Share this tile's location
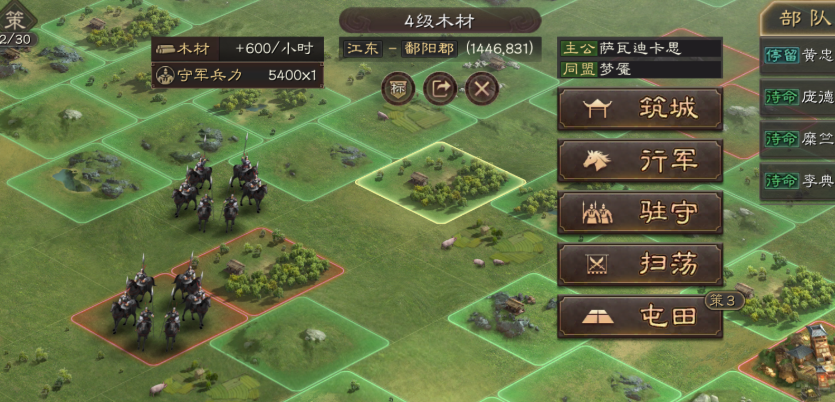Screen dimensions: 835x402 click(x=440, y=88)
